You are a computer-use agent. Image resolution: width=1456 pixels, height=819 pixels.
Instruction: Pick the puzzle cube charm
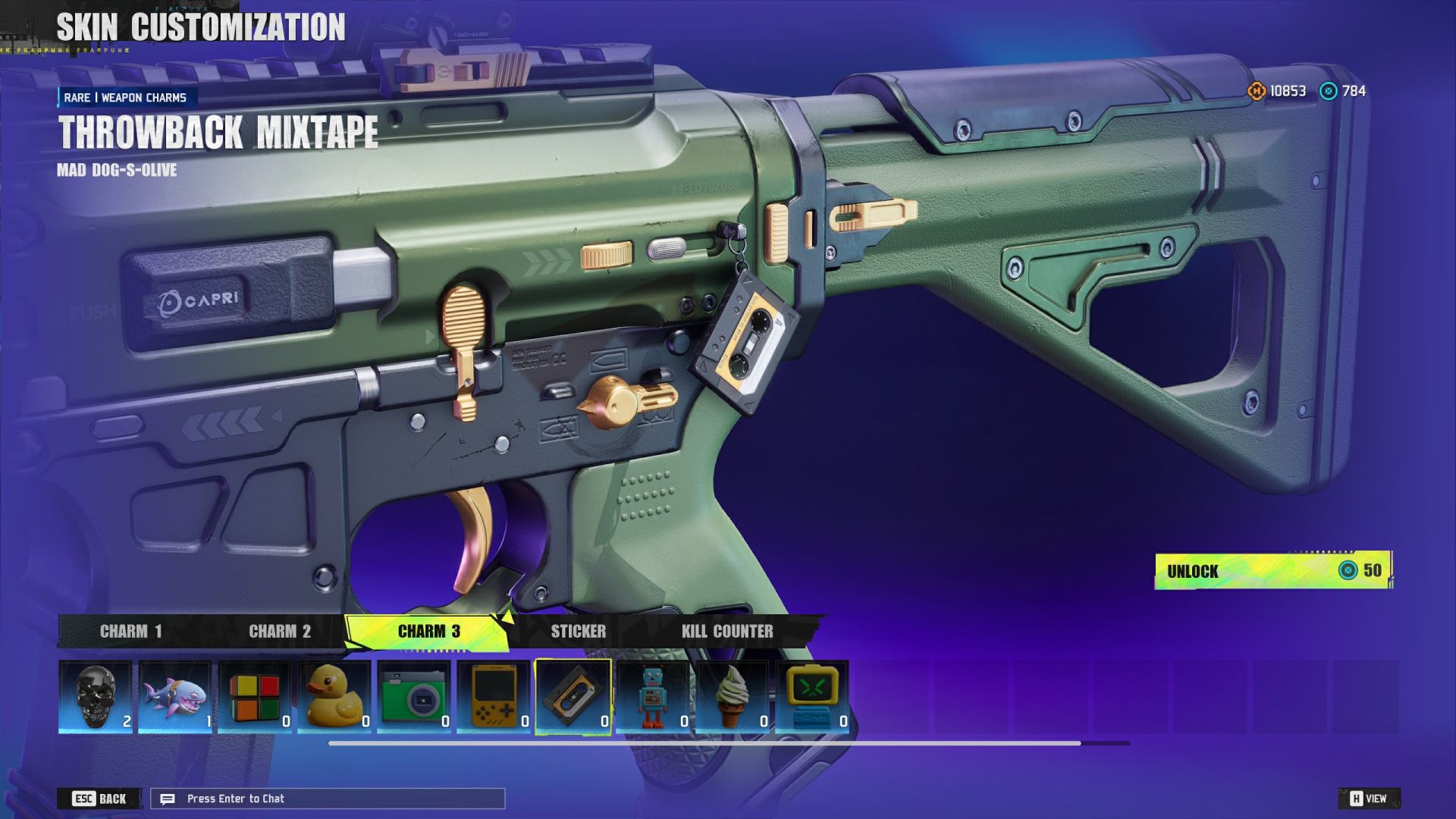click(255, 696)
